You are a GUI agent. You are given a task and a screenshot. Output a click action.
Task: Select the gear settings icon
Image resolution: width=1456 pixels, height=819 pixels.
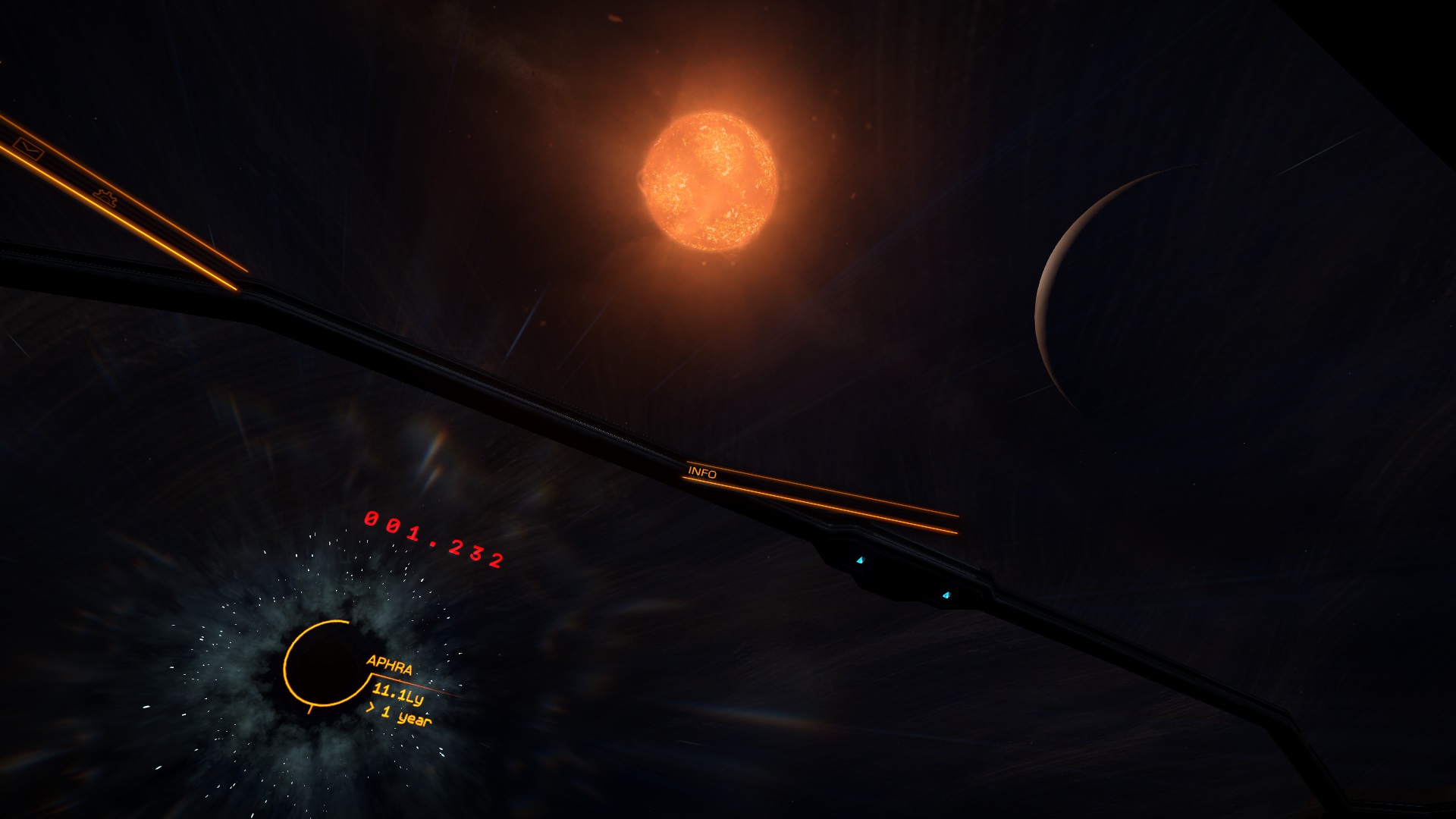[105, 197]
